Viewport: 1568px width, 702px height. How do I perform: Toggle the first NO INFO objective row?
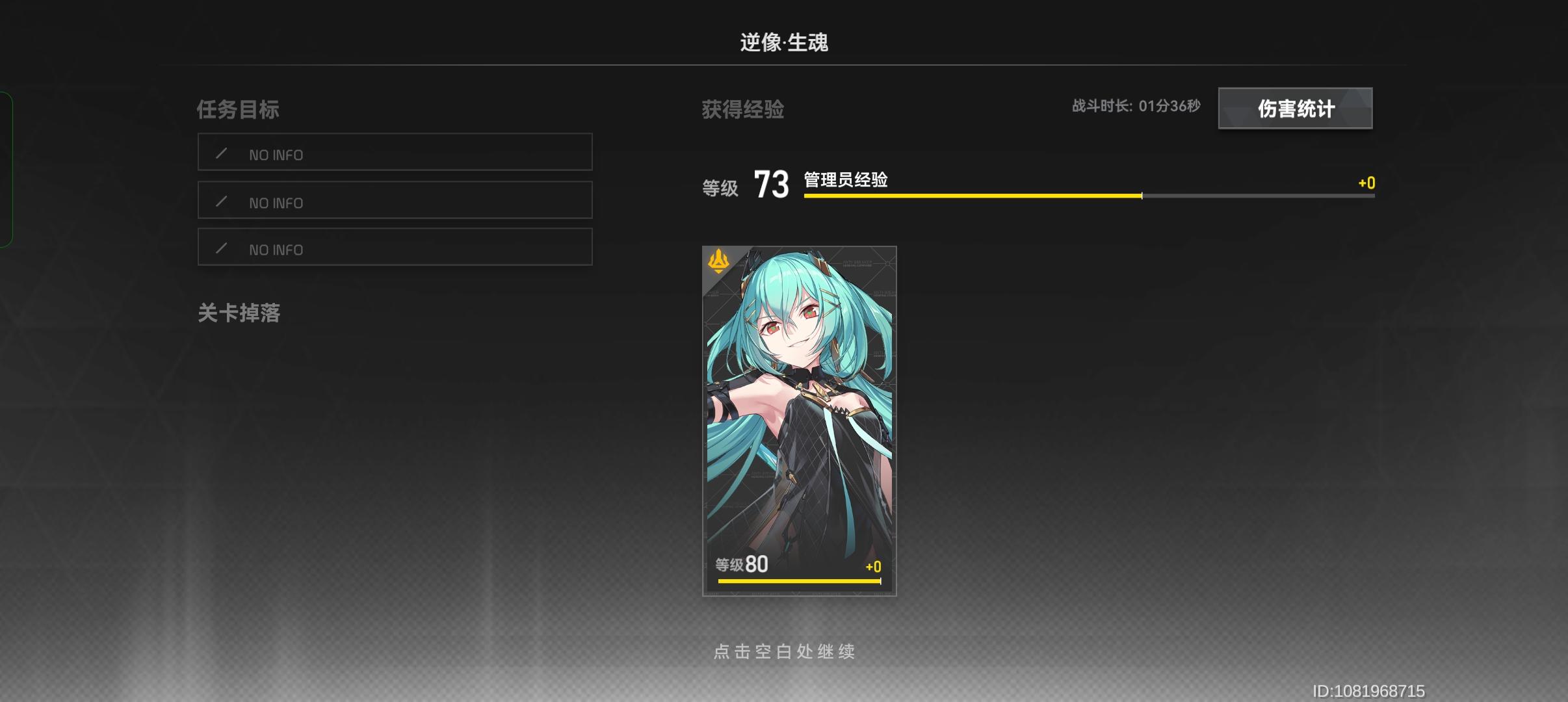[x=394, y=152]
